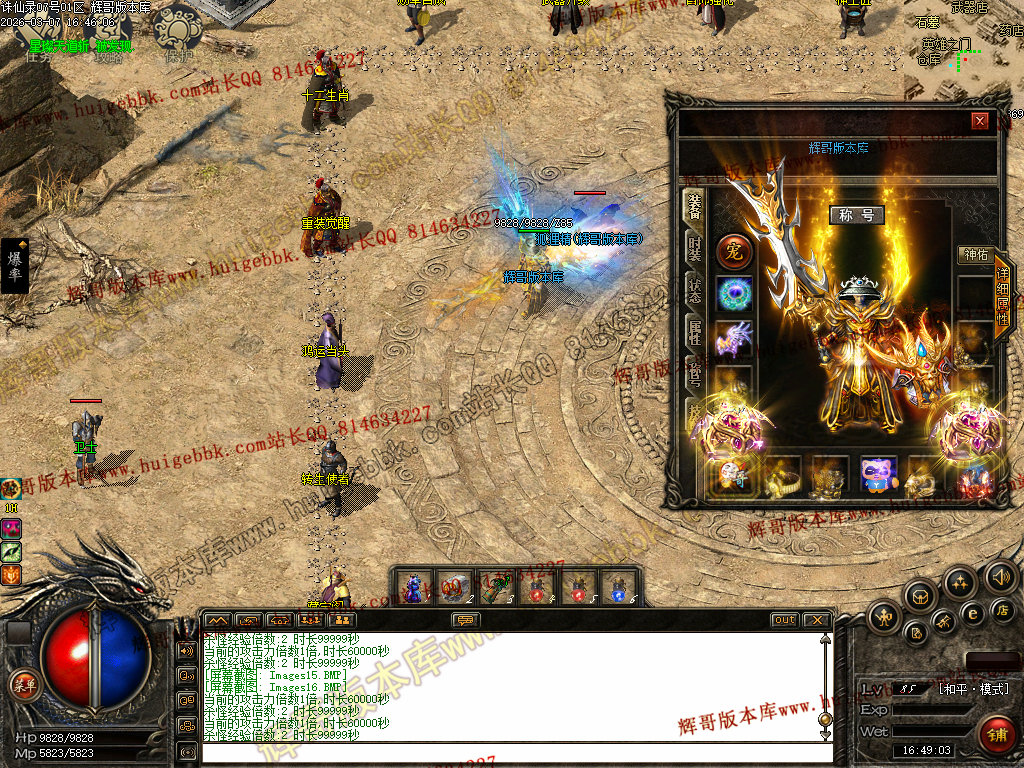Switch to the 状态 status tab
Image resolution: width=1024 pixels, height=768 pixels.
pyautogui.click(x=693, y=291)
